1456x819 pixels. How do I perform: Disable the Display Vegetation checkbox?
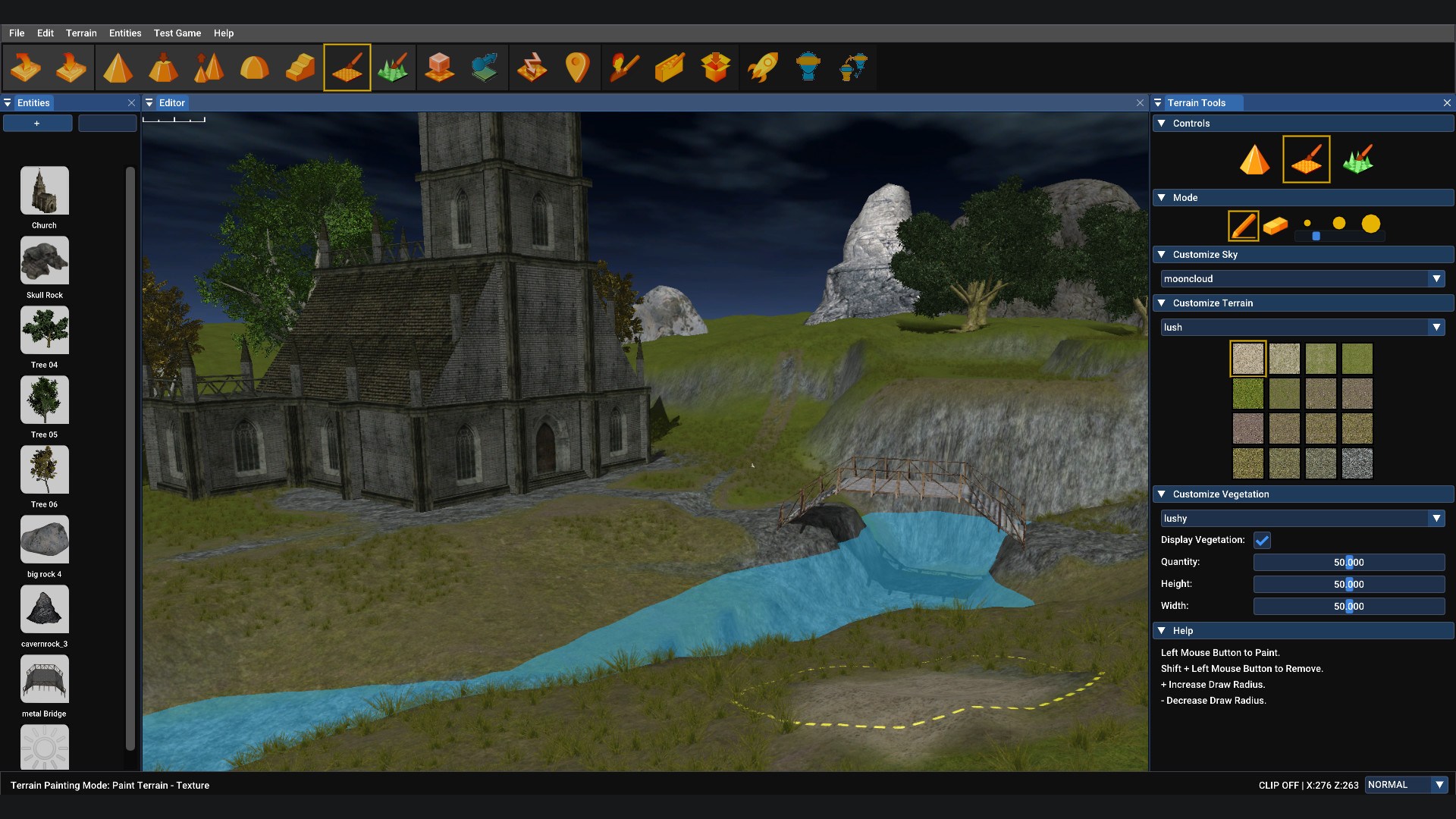pos(1261,540)
